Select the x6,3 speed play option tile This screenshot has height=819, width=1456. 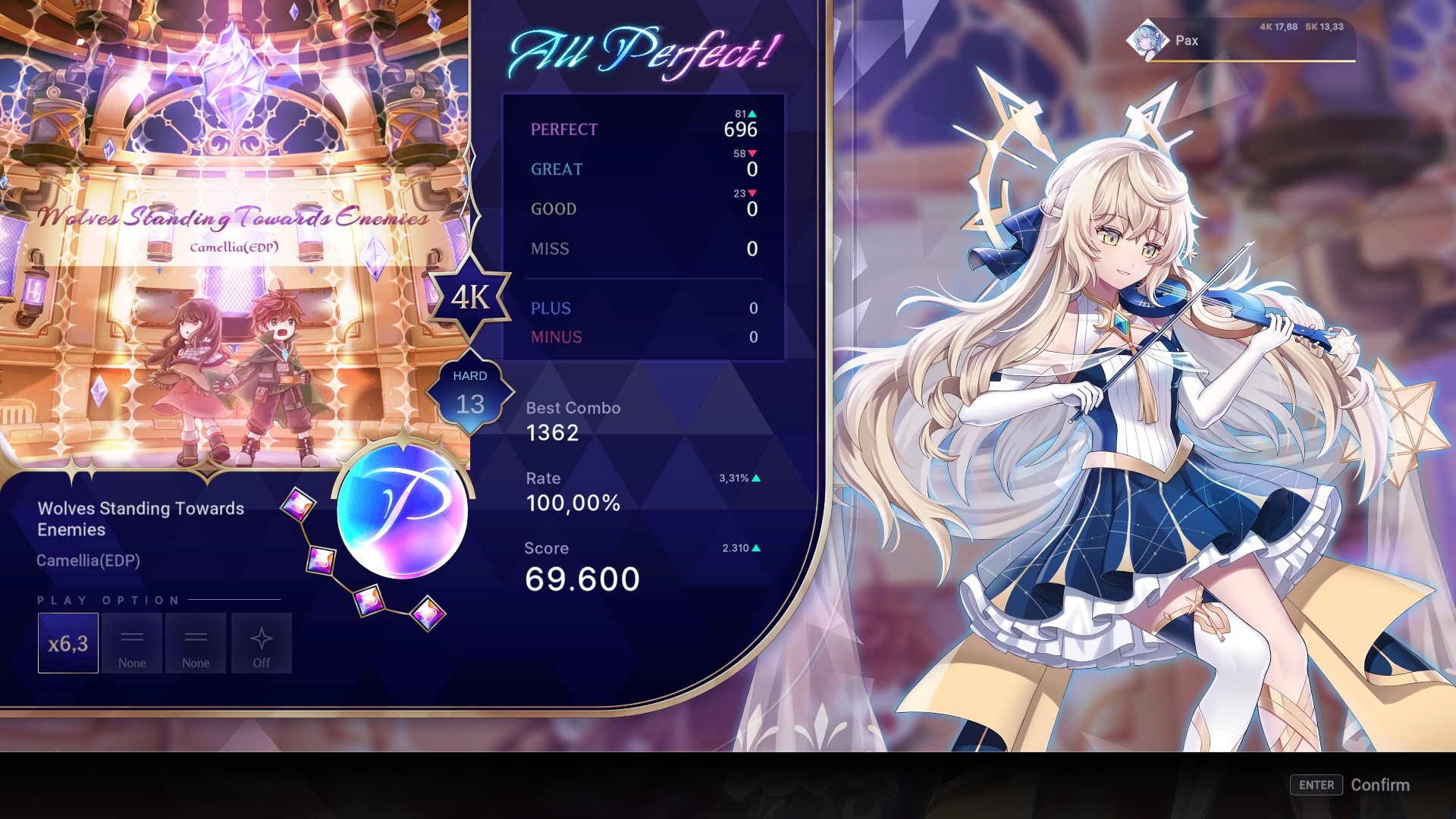click(68, 643)
